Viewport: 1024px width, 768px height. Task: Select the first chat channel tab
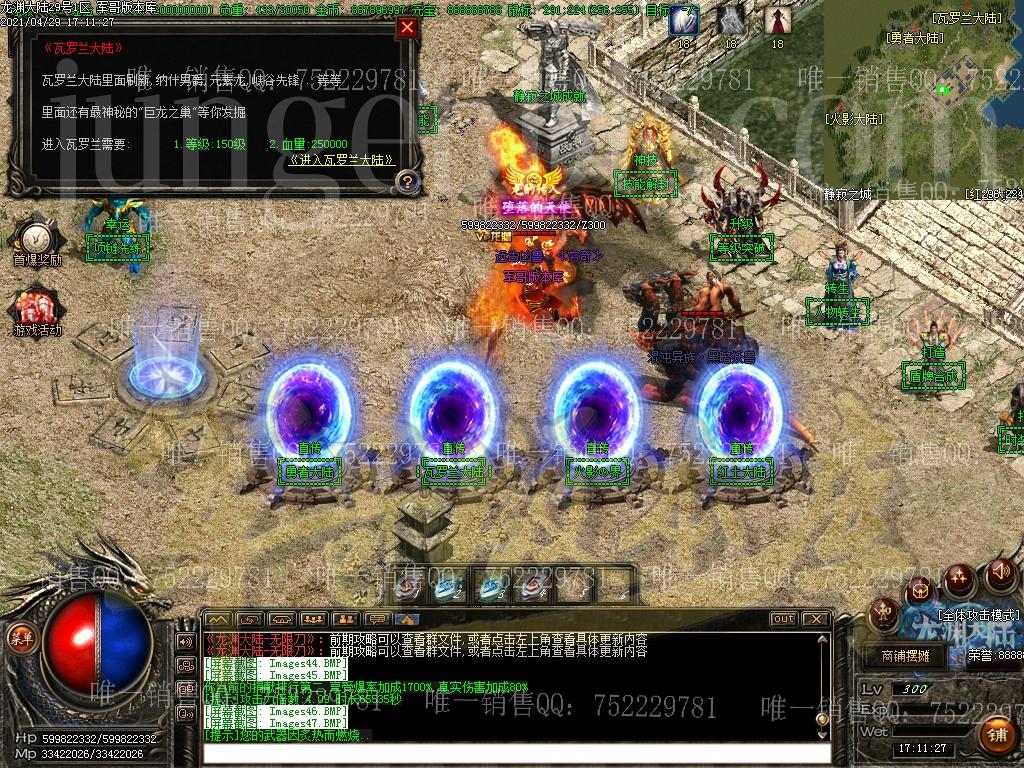click(x=218, y=619)
